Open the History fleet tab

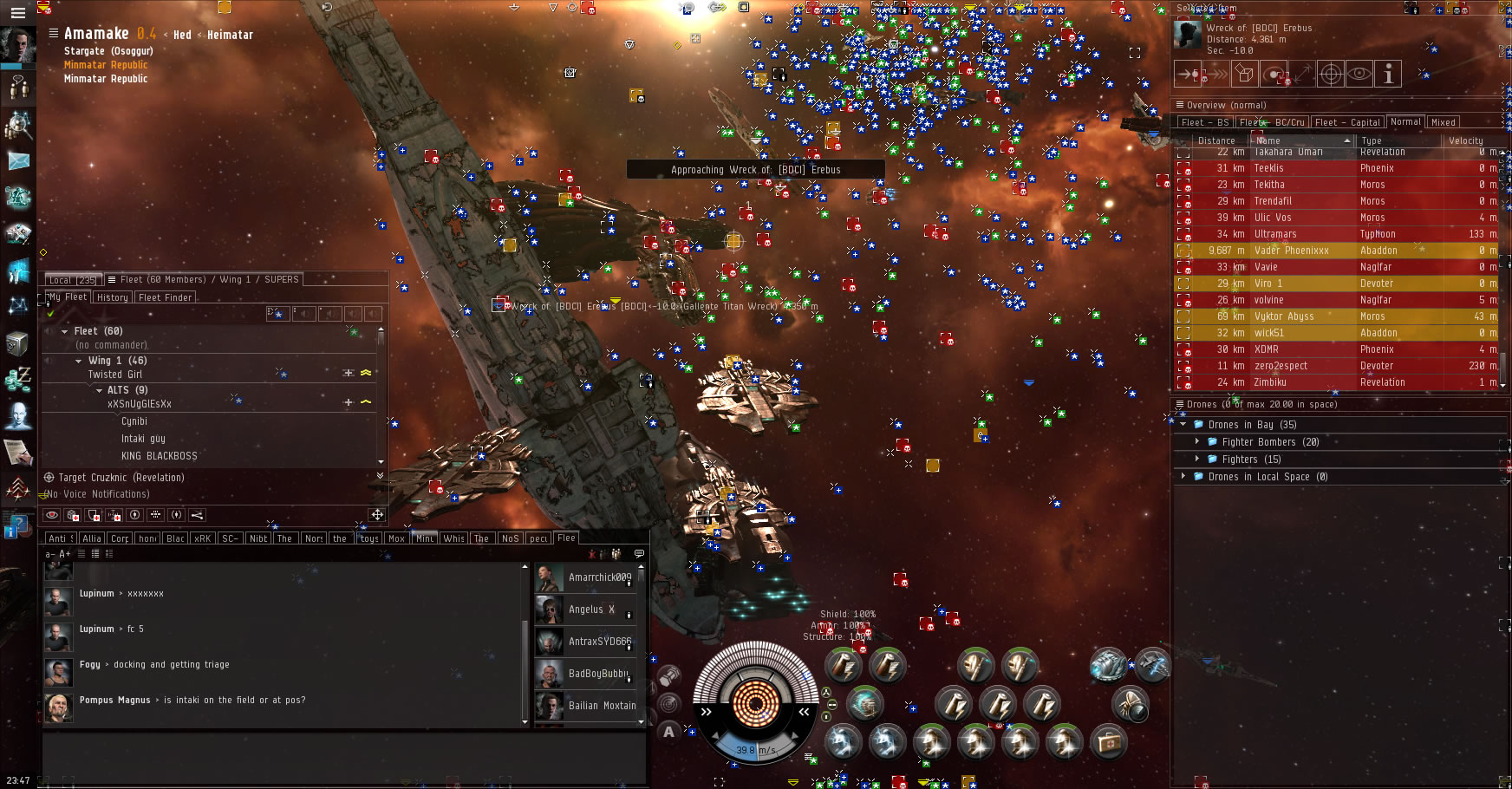[112, 297]
